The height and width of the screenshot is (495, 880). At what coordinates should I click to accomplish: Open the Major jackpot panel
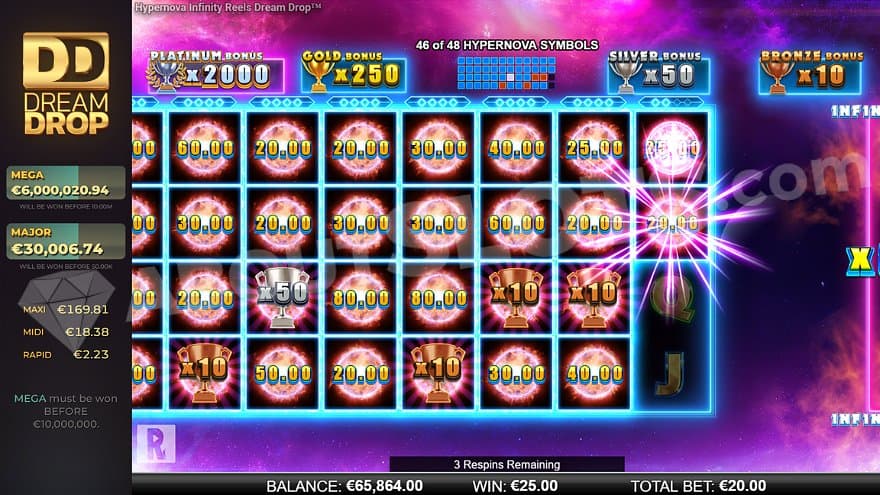click(66, 242)
